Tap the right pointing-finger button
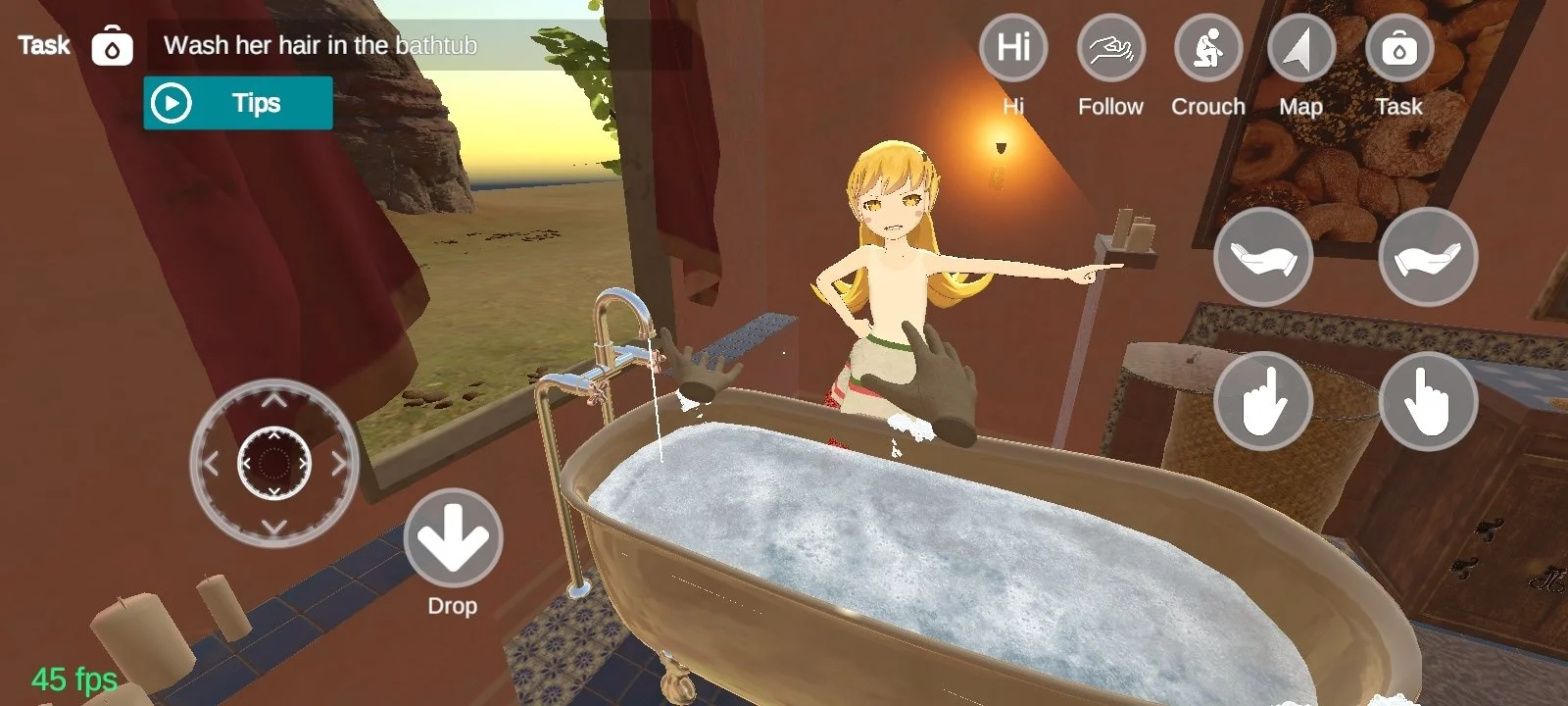1568x706 pixels. 1427,401
